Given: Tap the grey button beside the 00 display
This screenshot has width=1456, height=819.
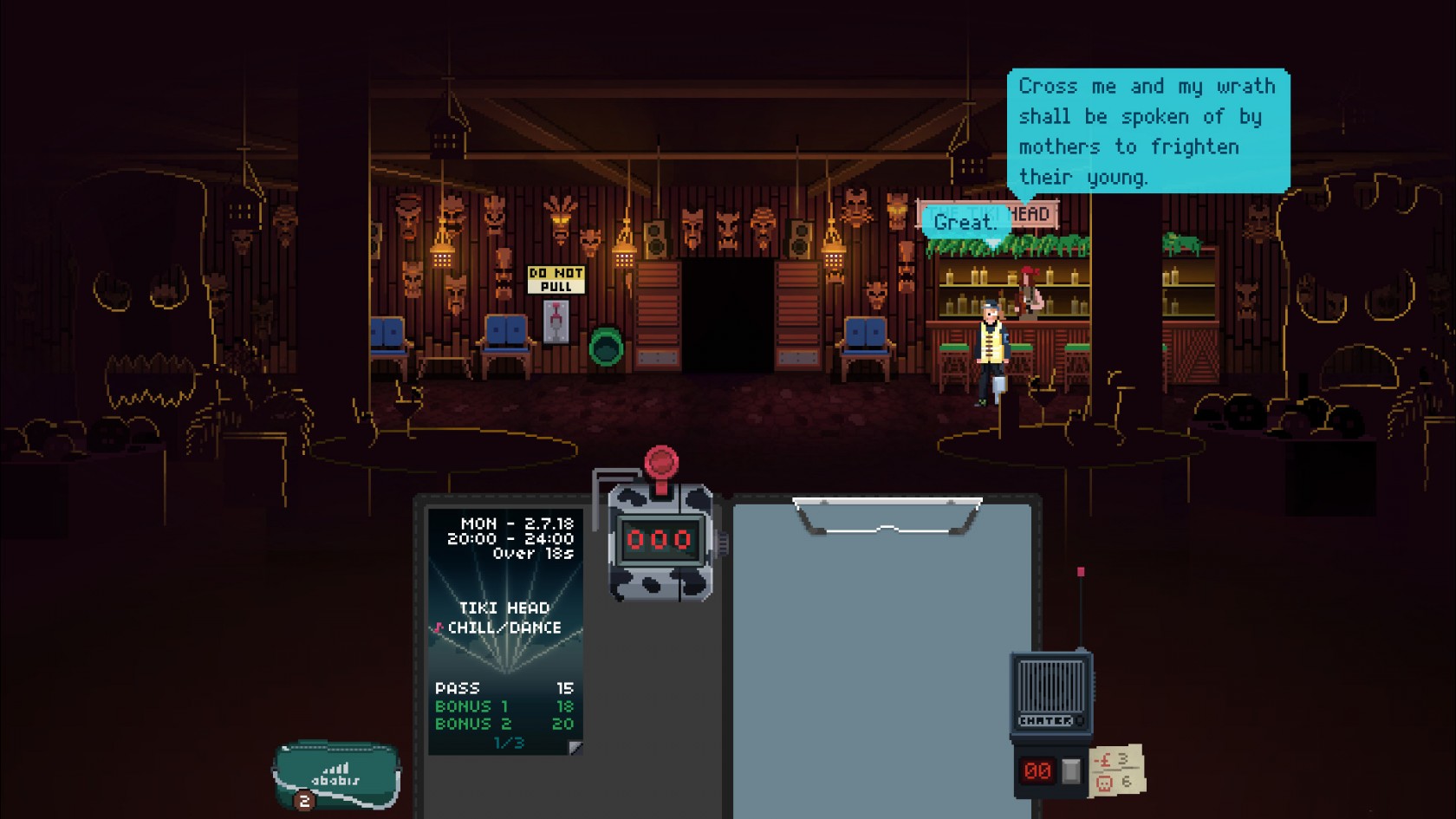Looking at the screenshot, I should pos(1071,770).
